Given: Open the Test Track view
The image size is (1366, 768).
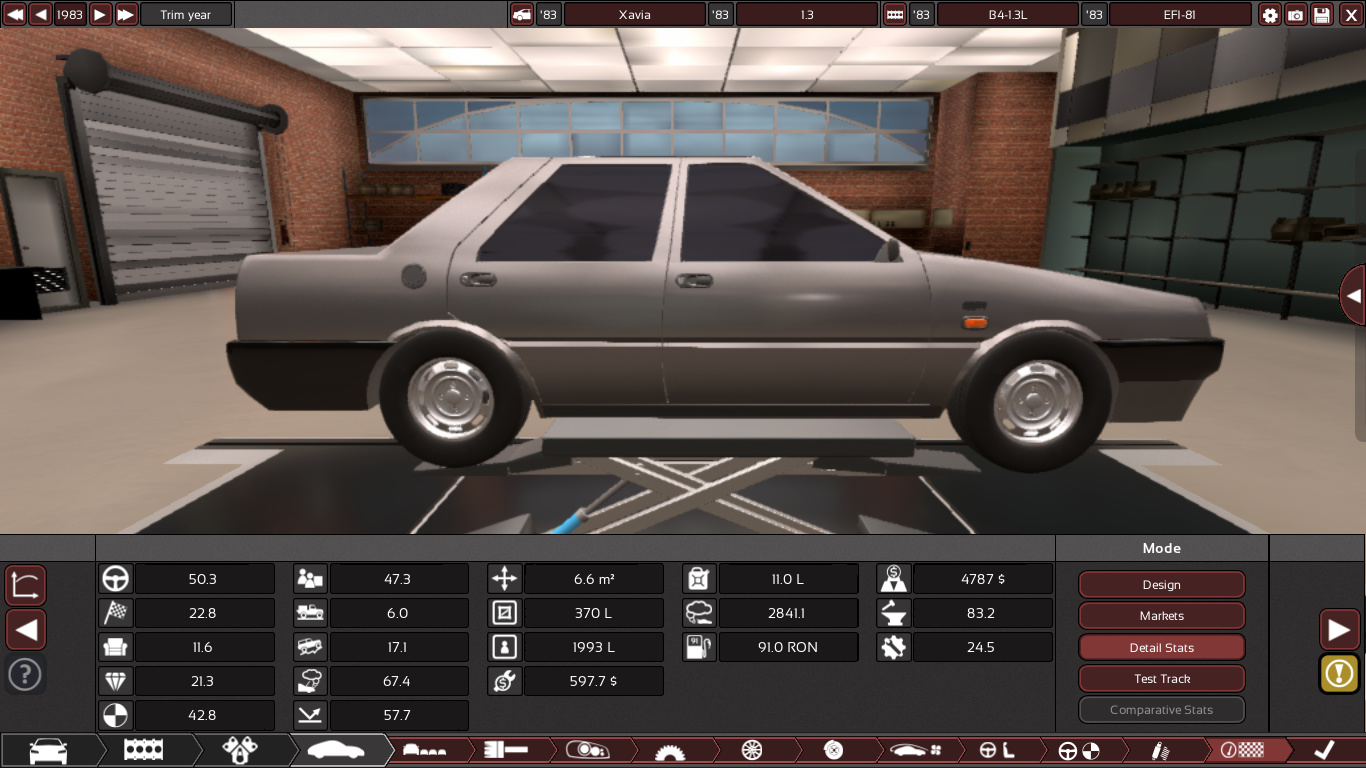Looking at the screenshot, I should pyautogui.click(x=1161, y=679).
